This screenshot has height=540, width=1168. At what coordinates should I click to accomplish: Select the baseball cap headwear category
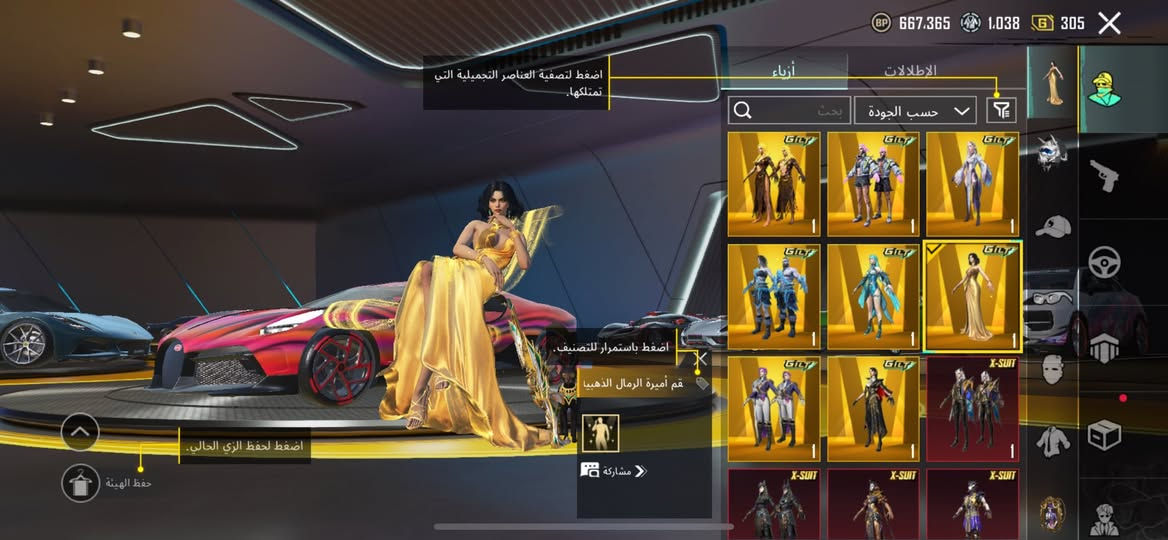coord(1052,227)
